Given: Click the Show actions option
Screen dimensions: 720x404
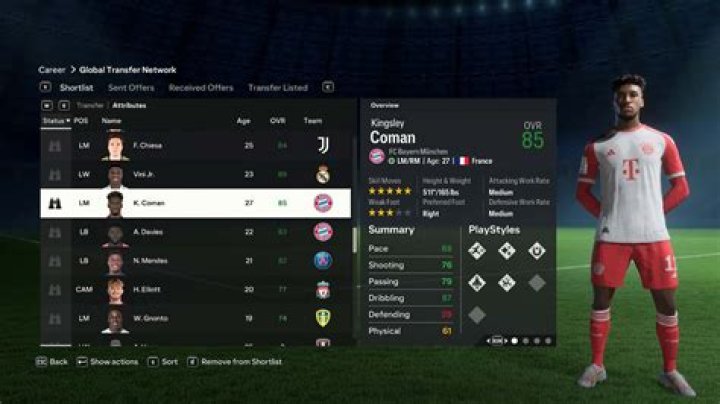Looking at the screenshot, I should 114,361.
